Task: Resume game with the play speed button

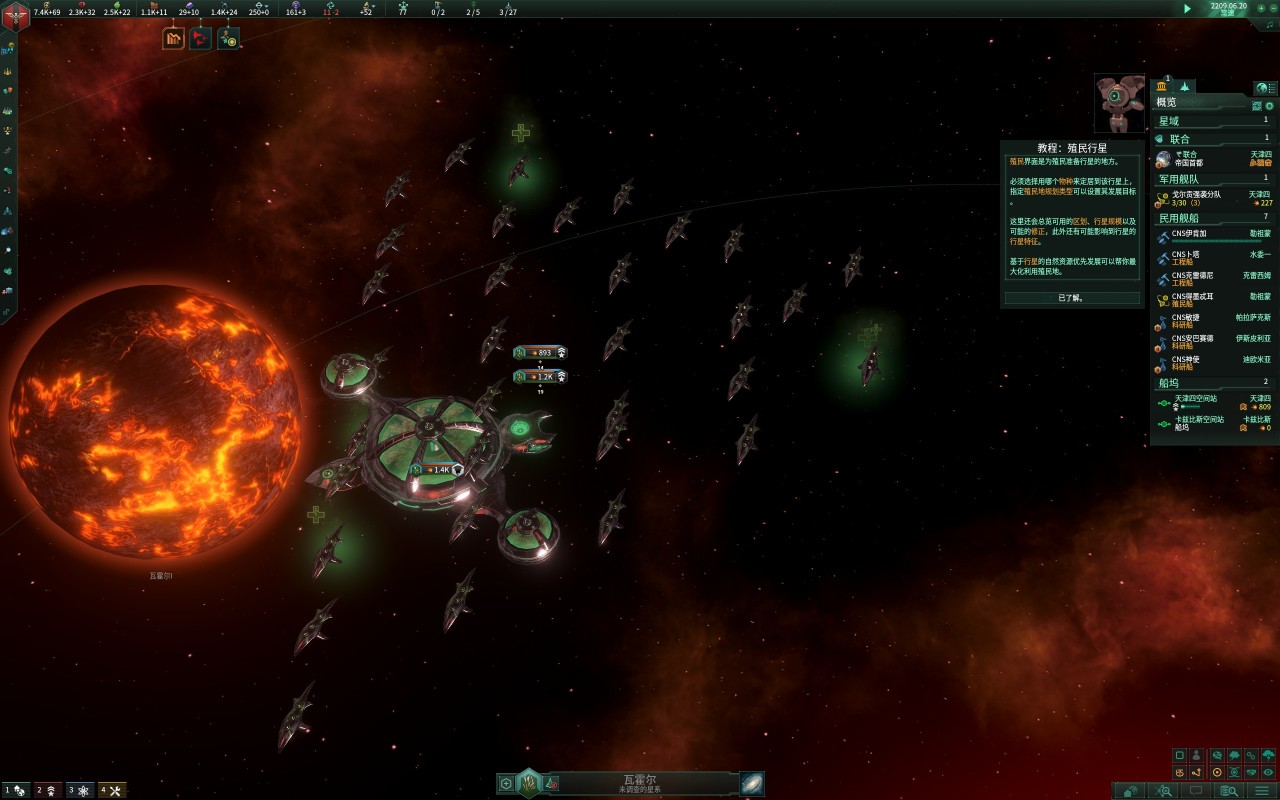Action: (1187, 9)
